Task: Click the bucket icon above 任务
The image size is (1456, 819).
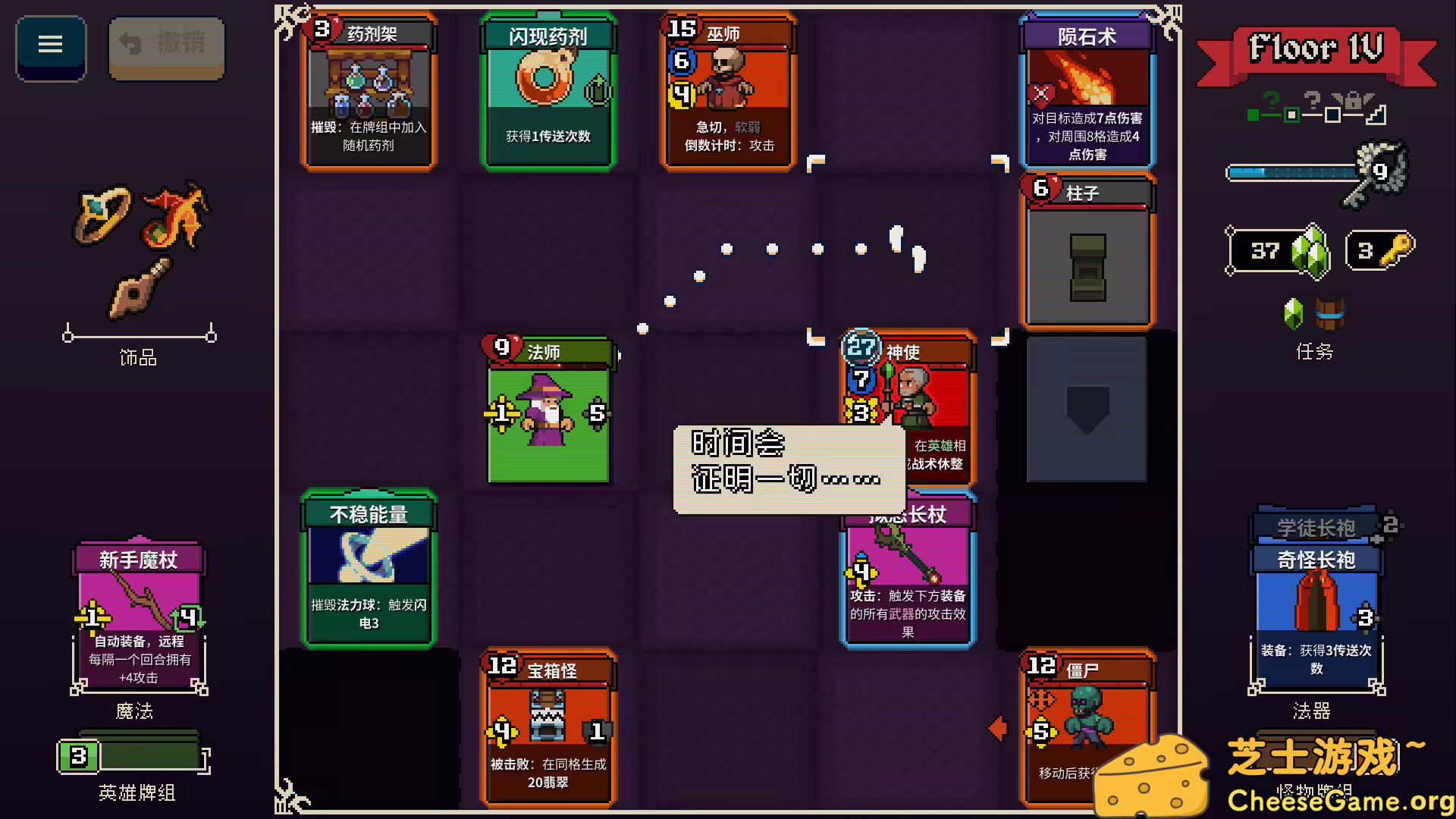Action: point(1331,312)
